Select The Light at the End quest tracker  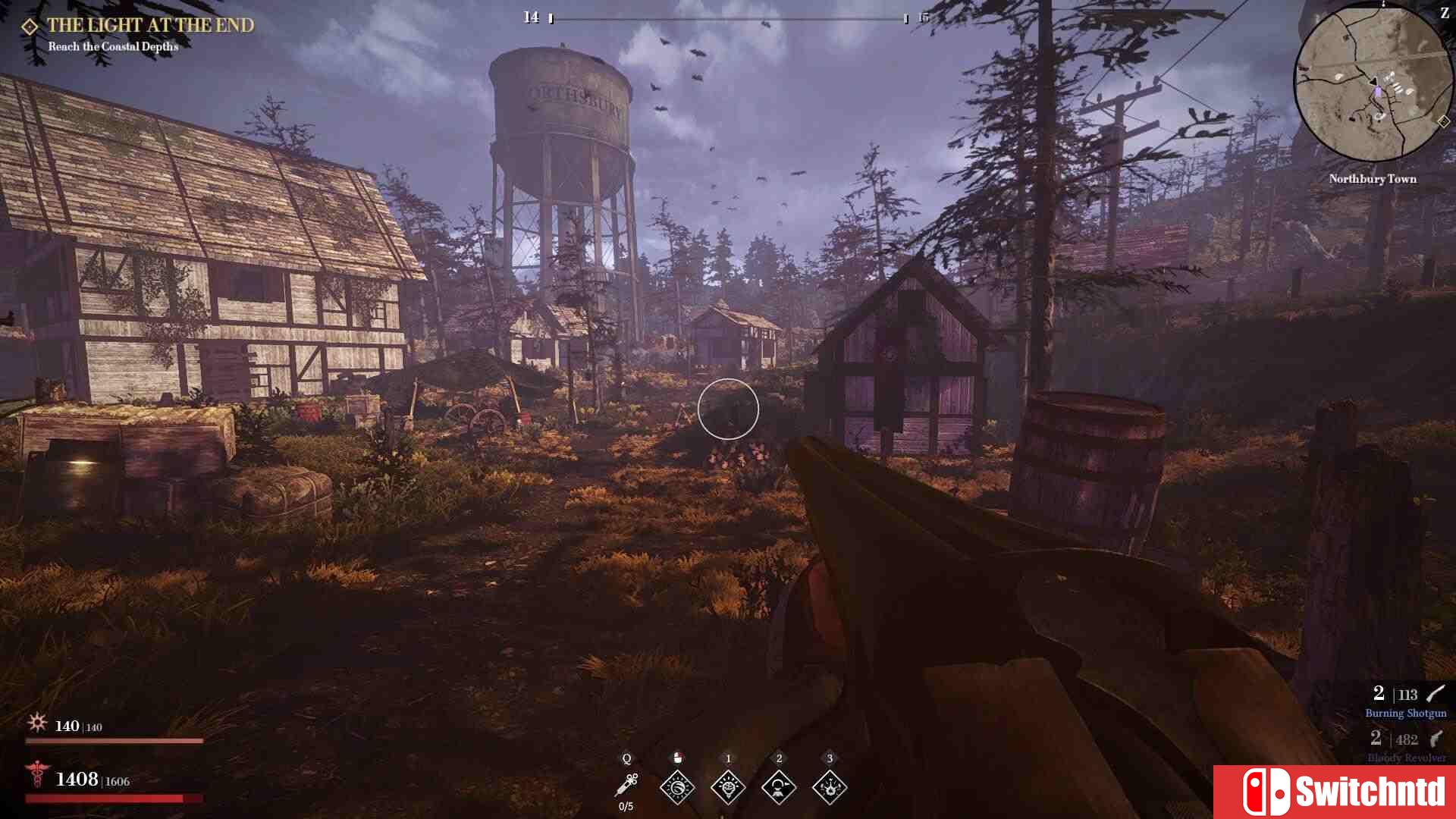tap(150, 25)
